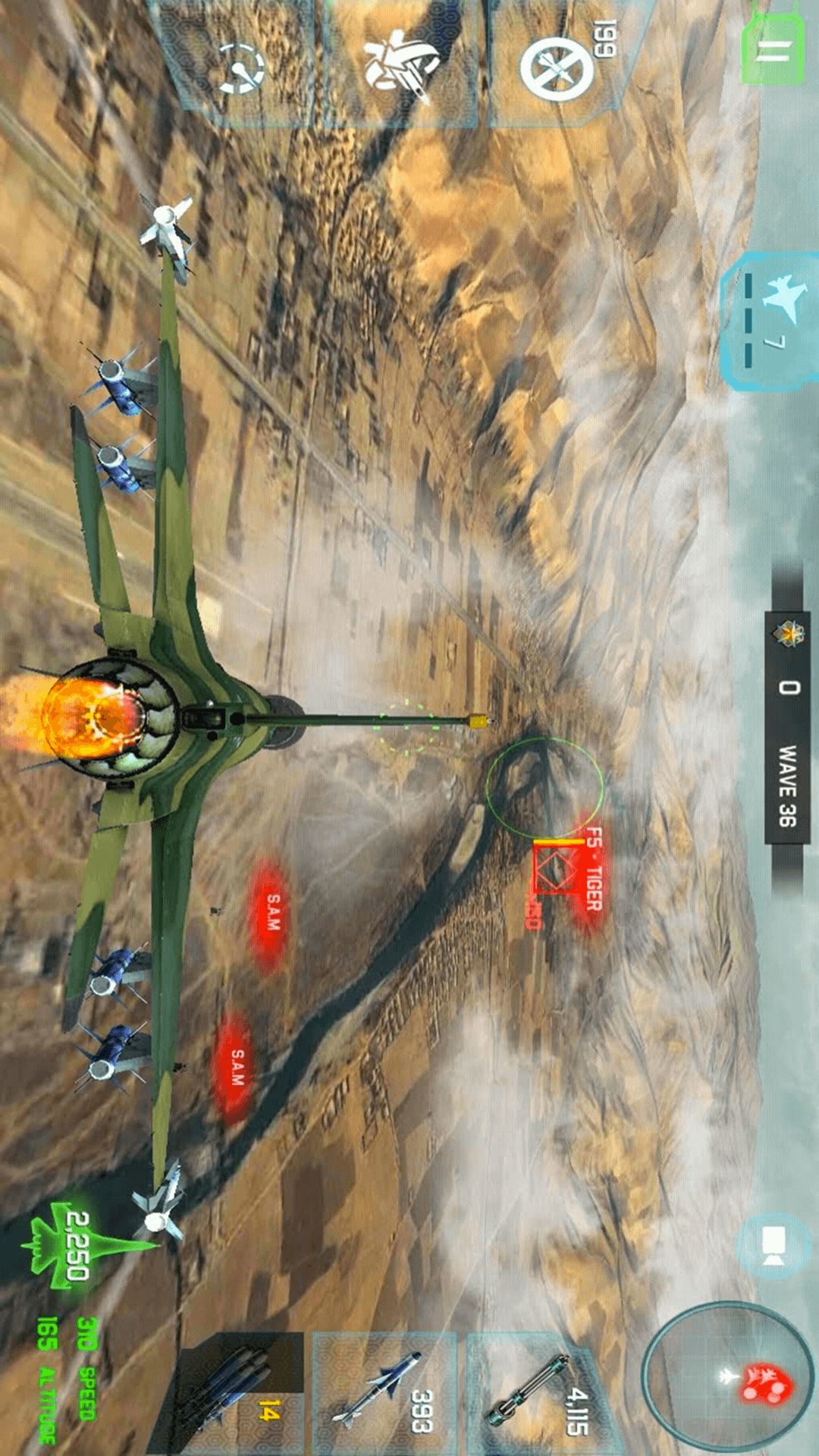Select the rocket pod weapon with 14 shots
Viewport: 819px width, 1456px height.
(x=235, y=1395)
